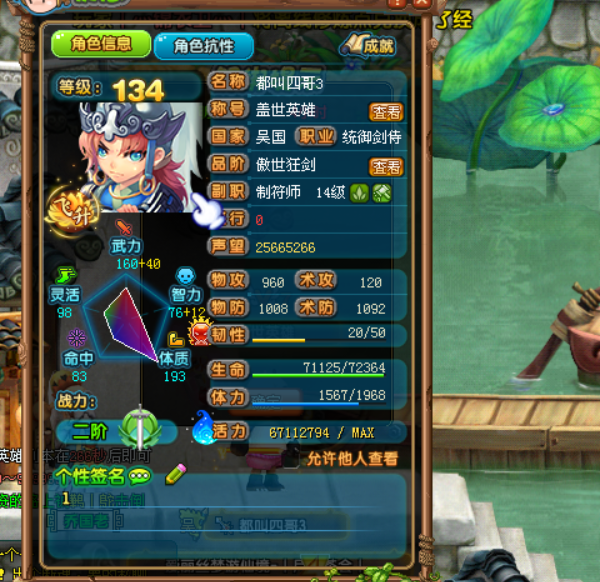Click 查看 in the 品阶 row
Screen dimensions: 600x582
coord(386,167)
